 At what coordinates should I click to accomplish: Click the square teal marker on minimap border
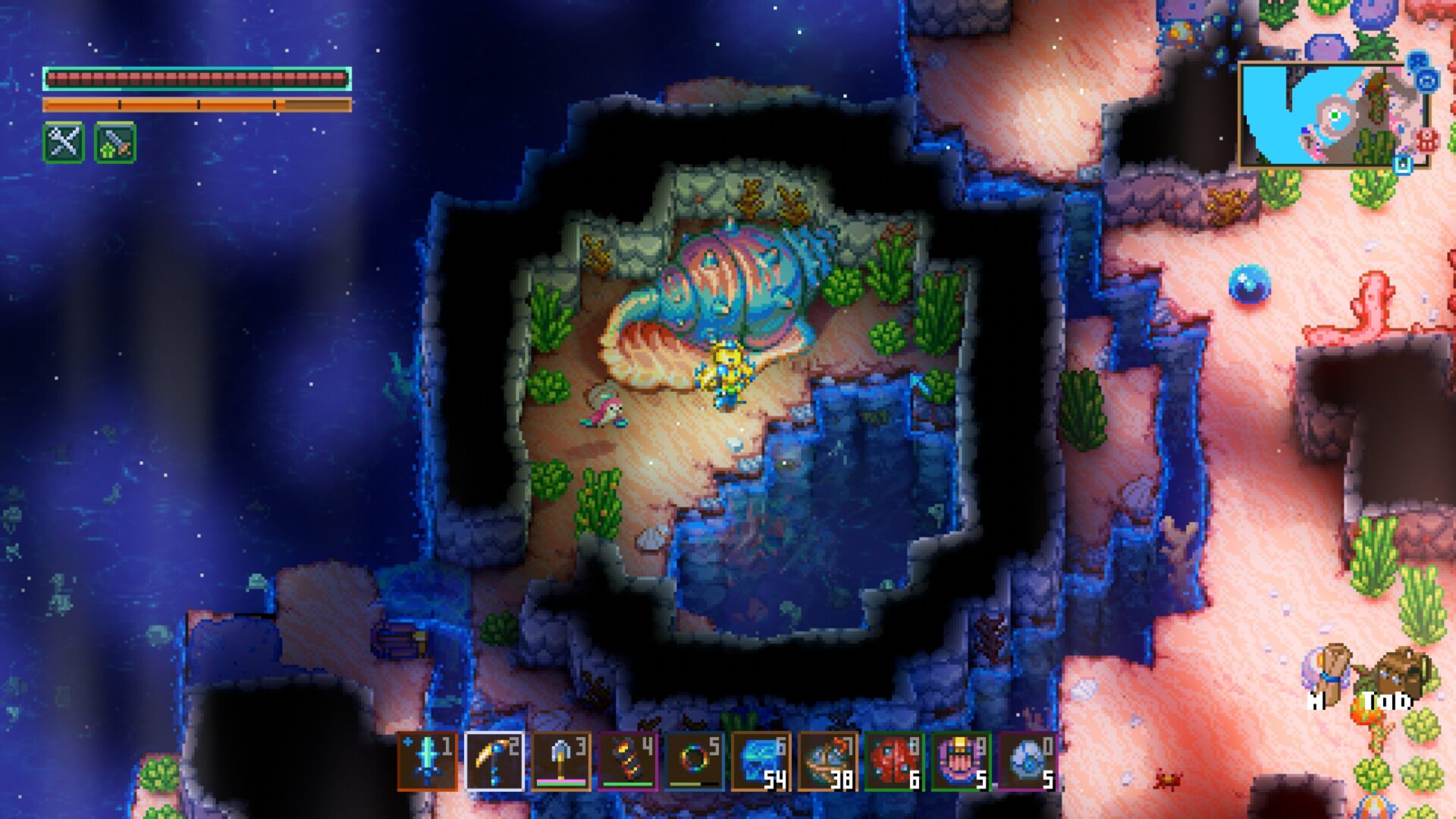pos(1403,163)
